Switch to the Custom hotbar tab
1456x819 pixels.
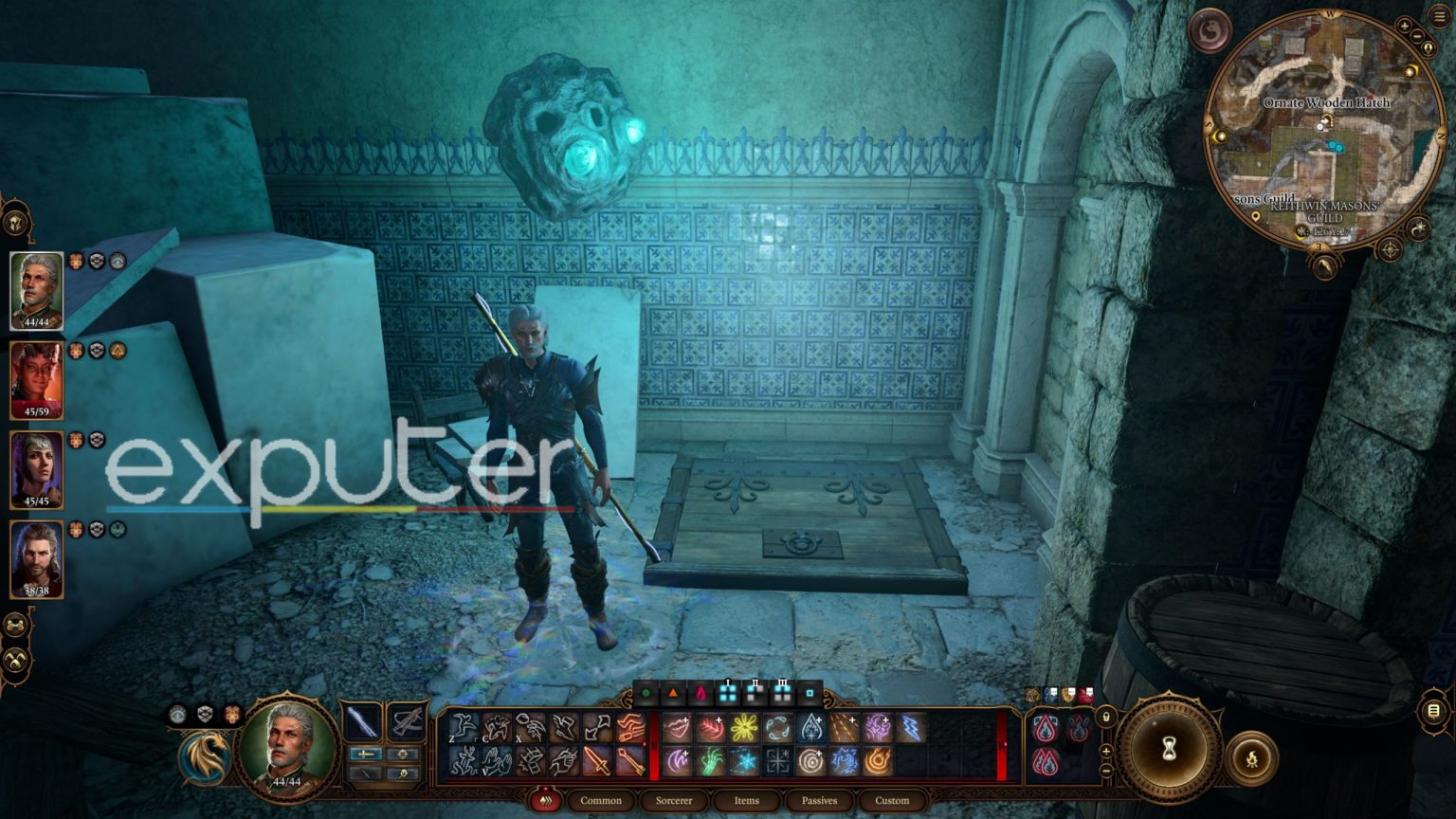tap(892, 800)
